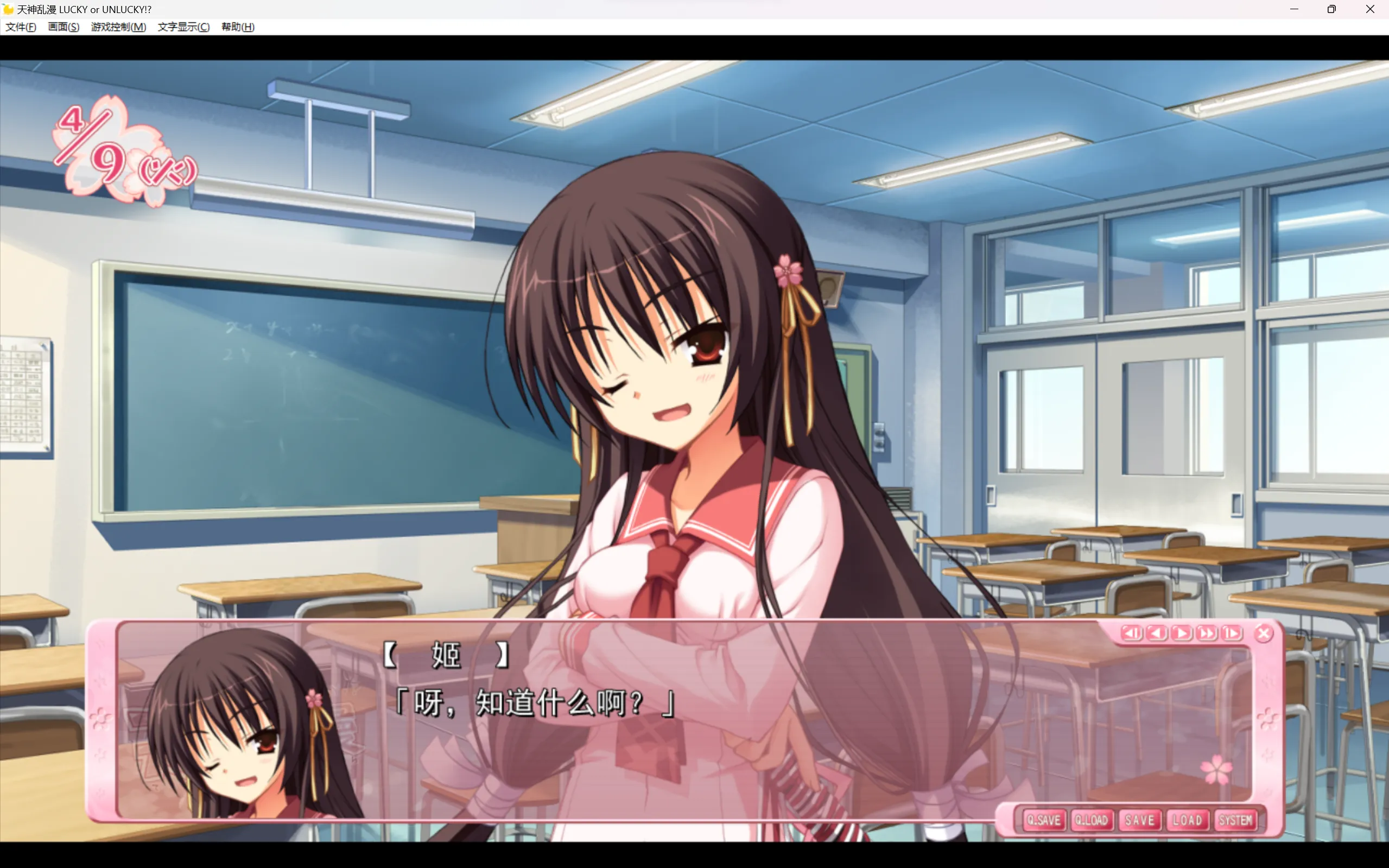Jump ahead using the bar-and-right-arrow button
Image resolution: width=1389 pixels, height=868 pixels.
[1231, 633]
